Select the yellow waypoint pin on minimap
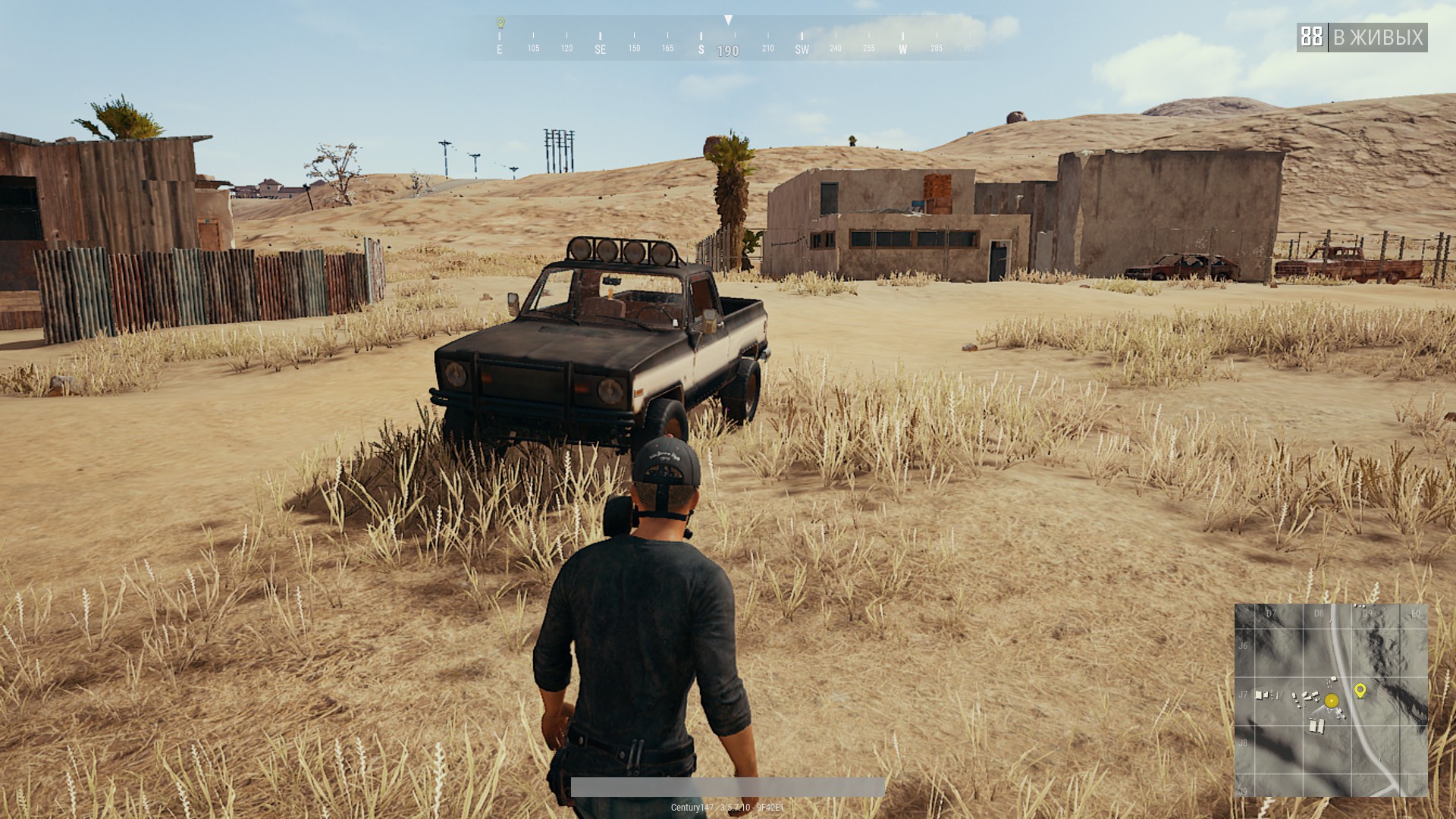1456x819 pixels. [1360, 690]
